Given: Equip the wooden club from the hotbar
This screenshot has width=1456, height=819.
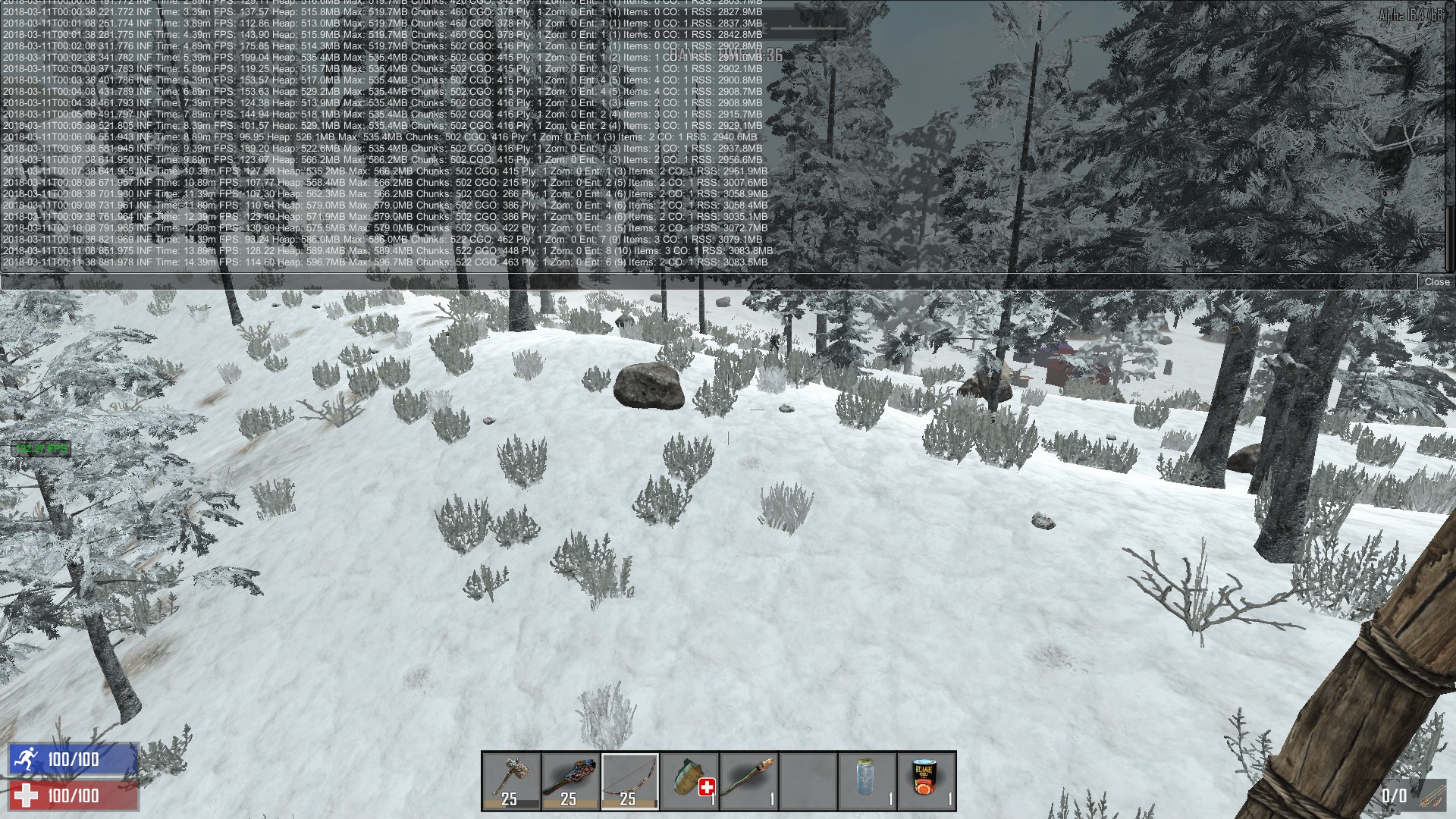Looking at the screenshot, I should click(x=571, y=781).
